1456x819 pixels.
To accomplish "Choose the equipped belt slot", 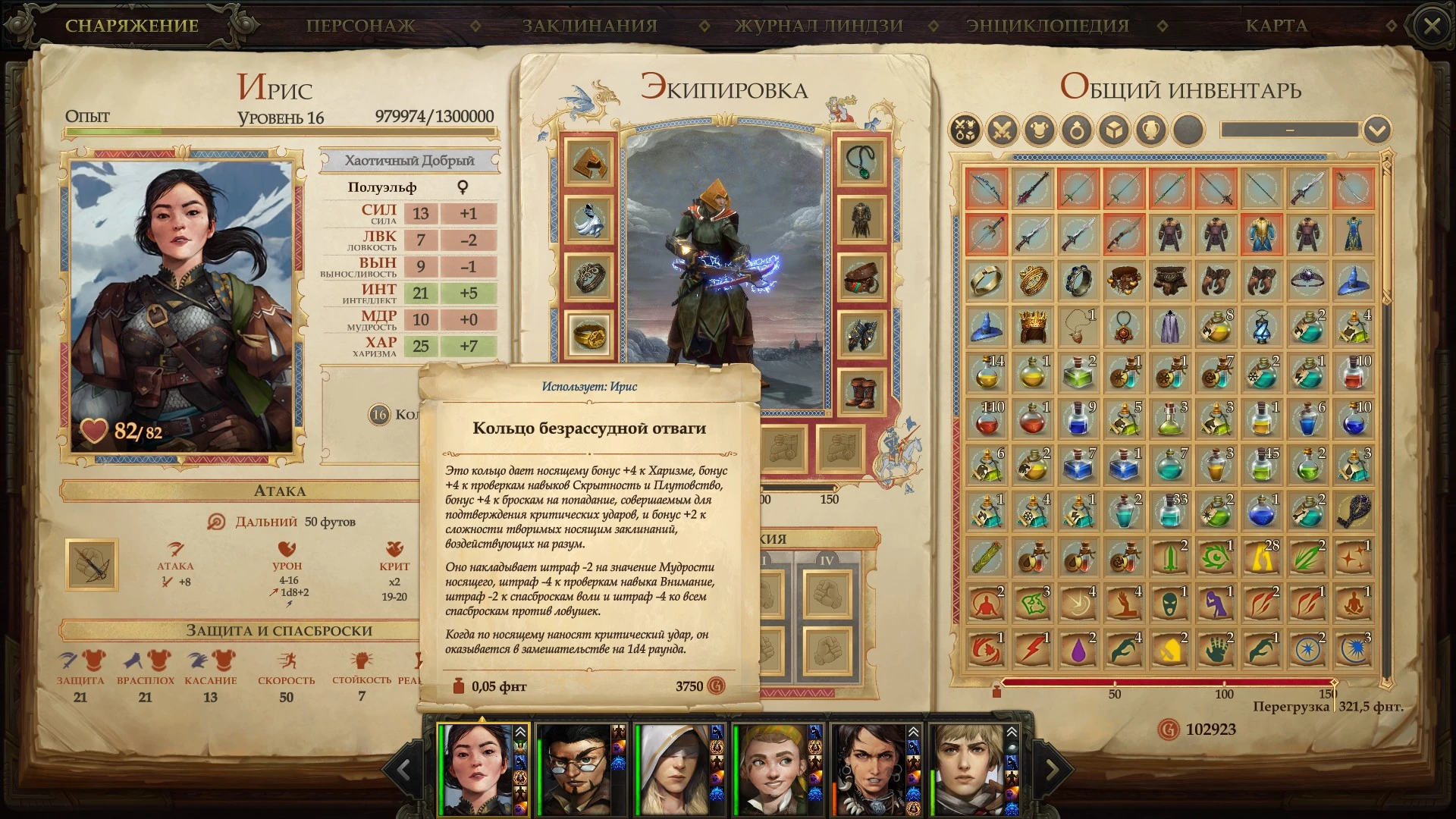I will 861,278.
